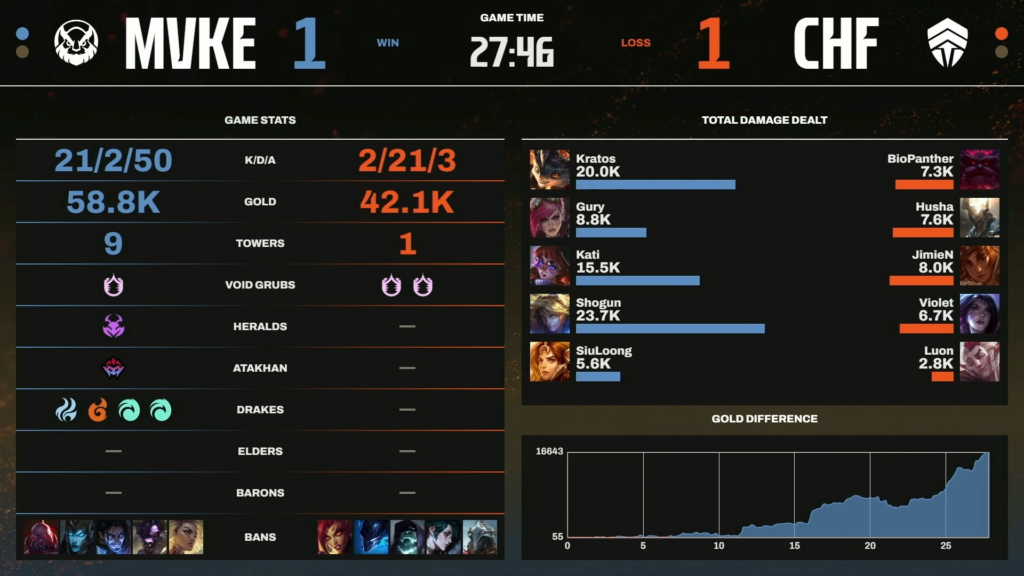Select the red Atakhan icon

click(x=113, y=368)
